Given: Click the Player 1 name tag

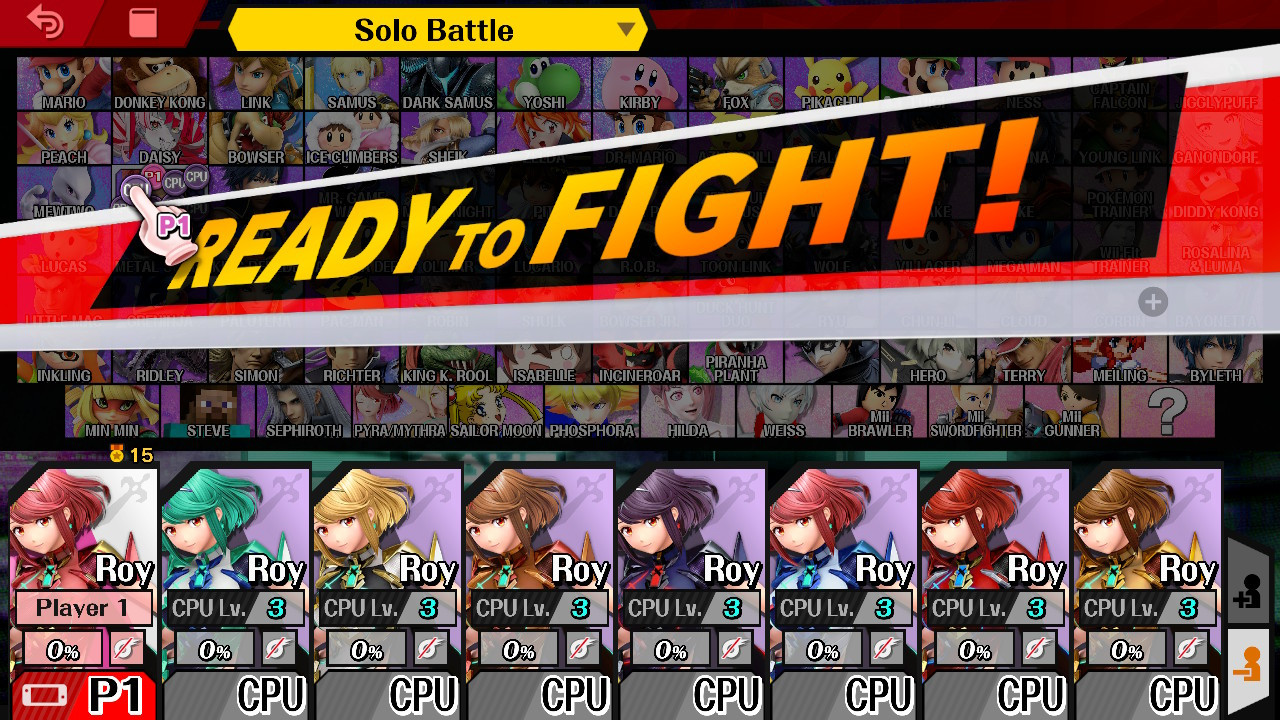Looking at the screenshot, I should (83, 608).
